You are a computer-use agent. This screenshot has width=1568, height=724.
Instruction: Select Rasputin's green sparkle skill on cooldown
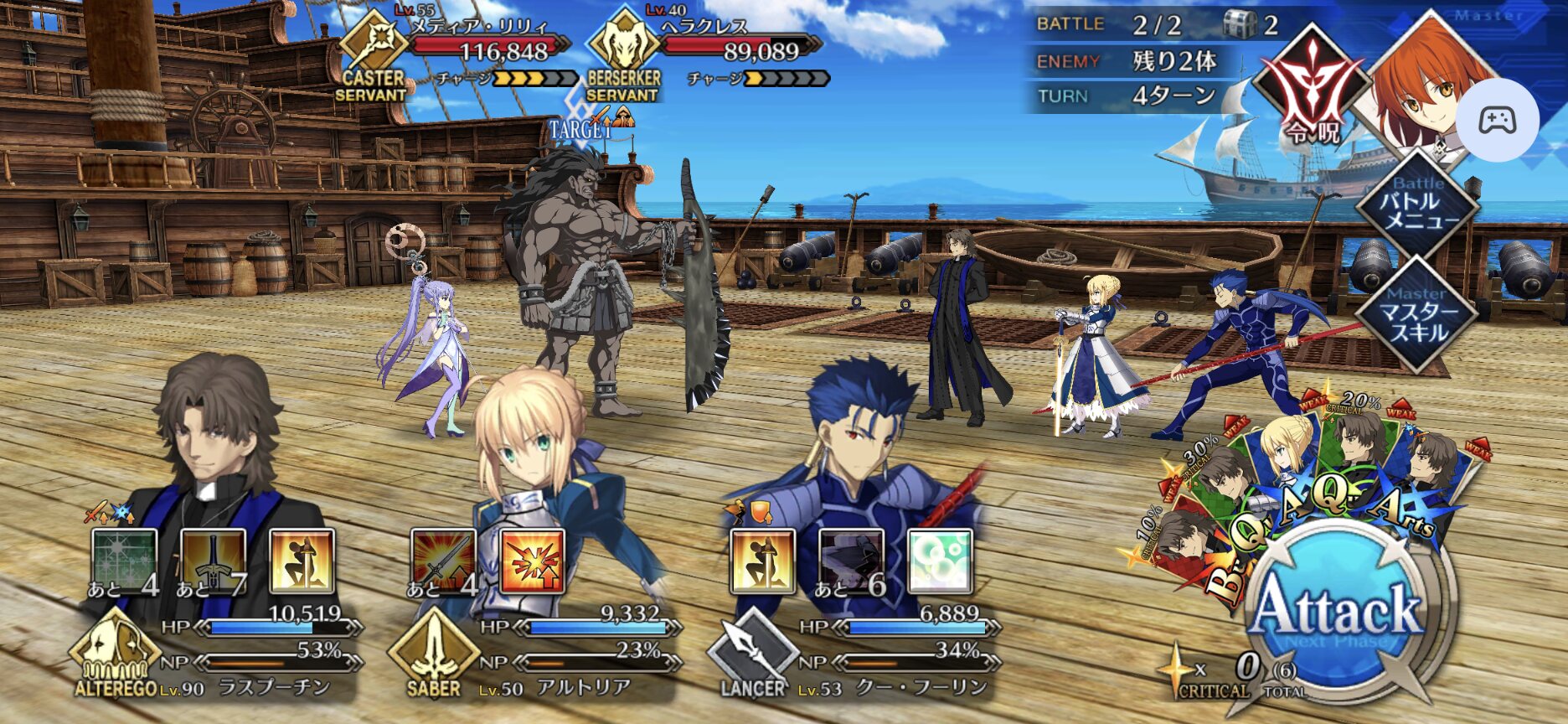point(124,561)
